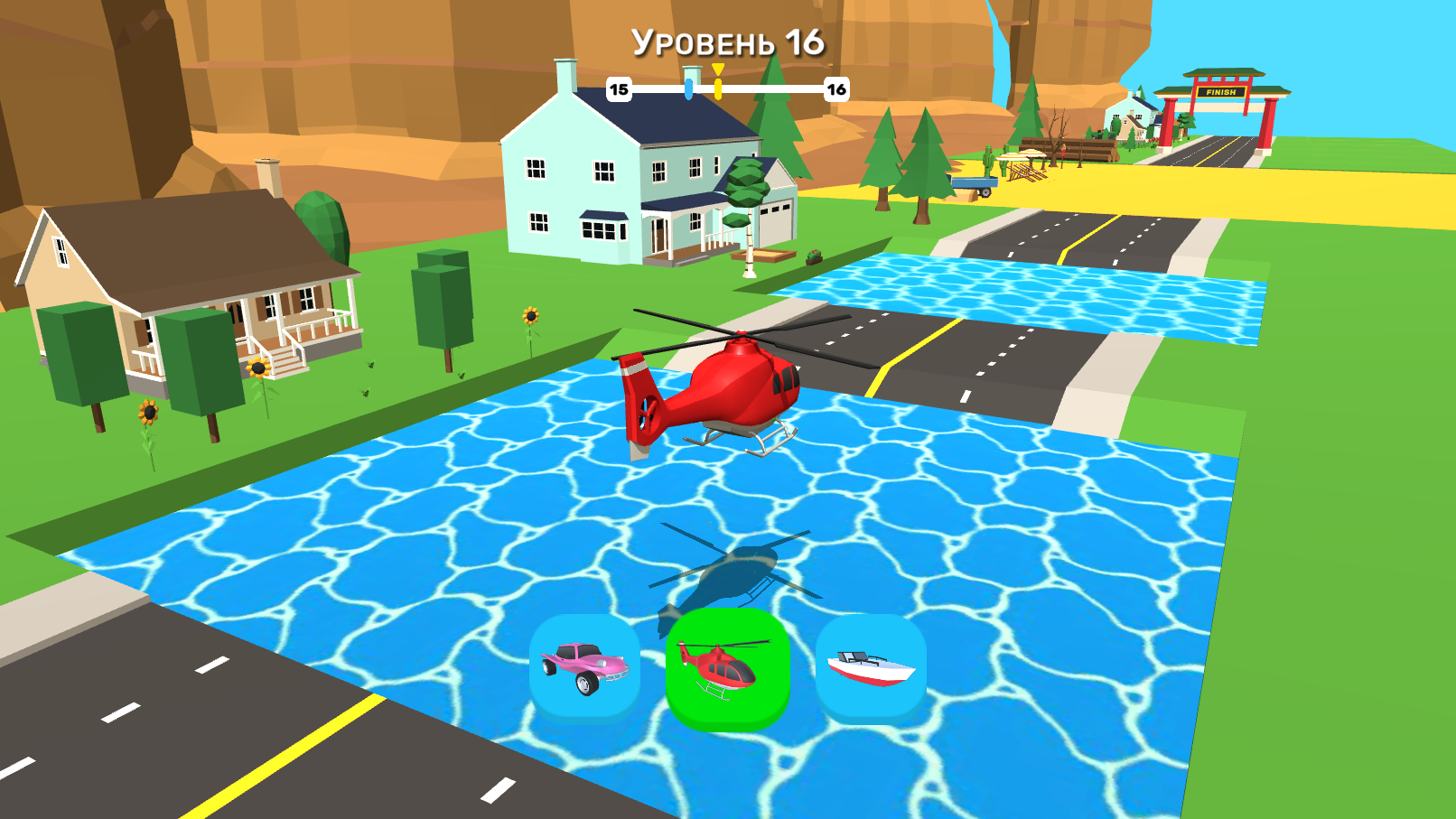The image size is (1456, 819).
Task: Tap the blue player marker on the progress bar
Action: (689, 89)
